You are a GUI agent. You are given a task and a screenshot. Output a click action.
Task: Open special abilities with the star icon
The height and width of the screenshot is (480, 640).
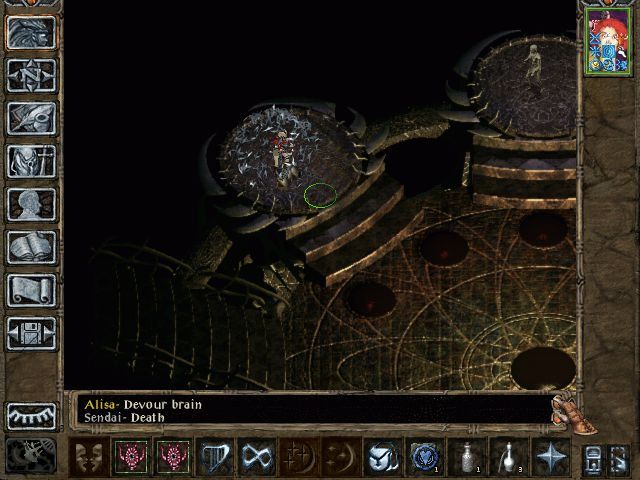pyautogui.click(x=550, y=458)
